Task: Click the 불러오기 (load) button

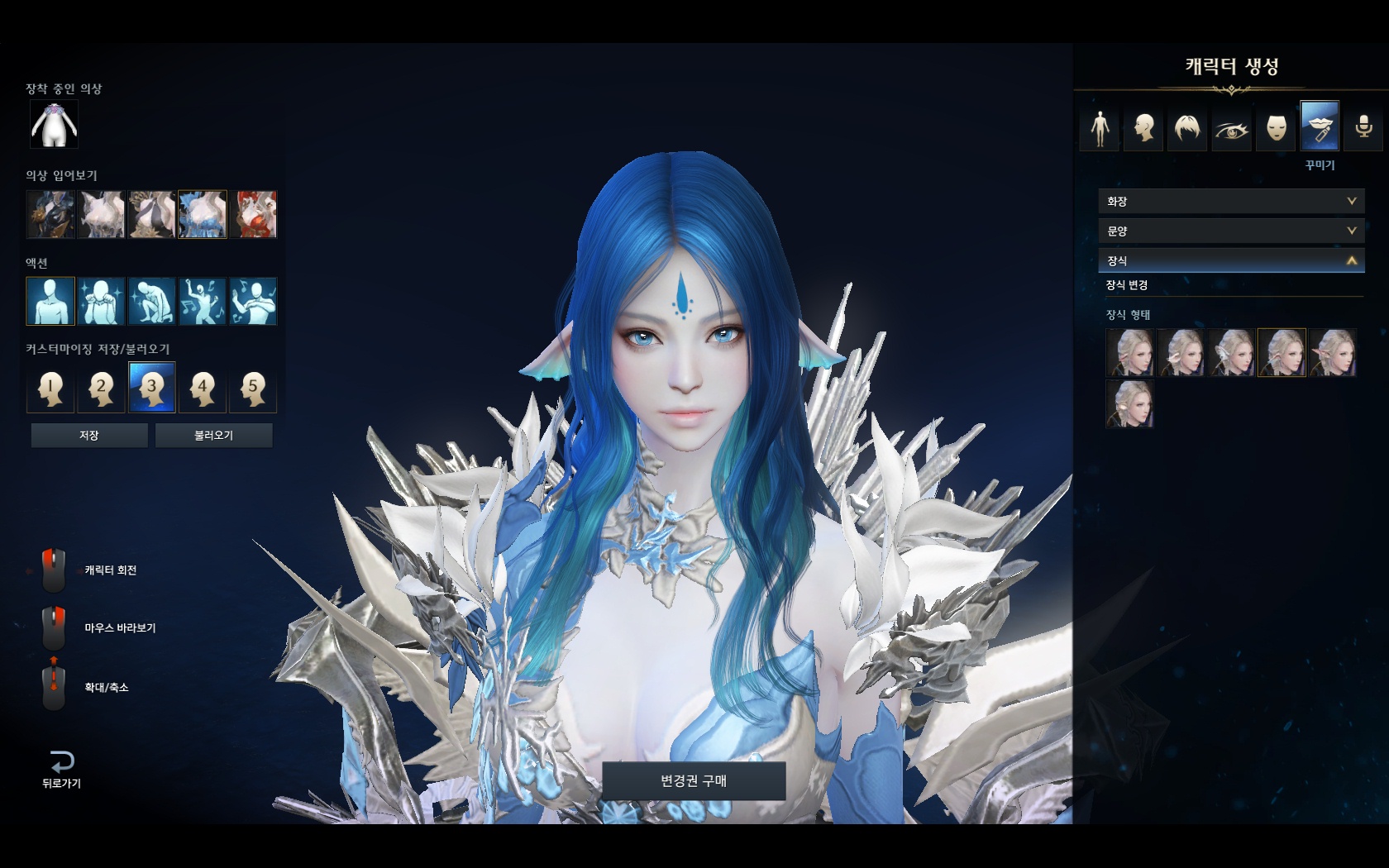Action: pos(213,435)
